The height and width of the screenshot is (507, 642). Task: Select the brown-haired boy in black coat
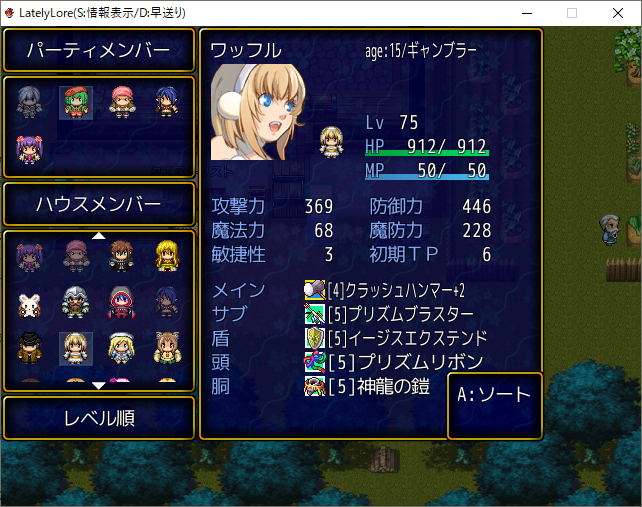122,256
